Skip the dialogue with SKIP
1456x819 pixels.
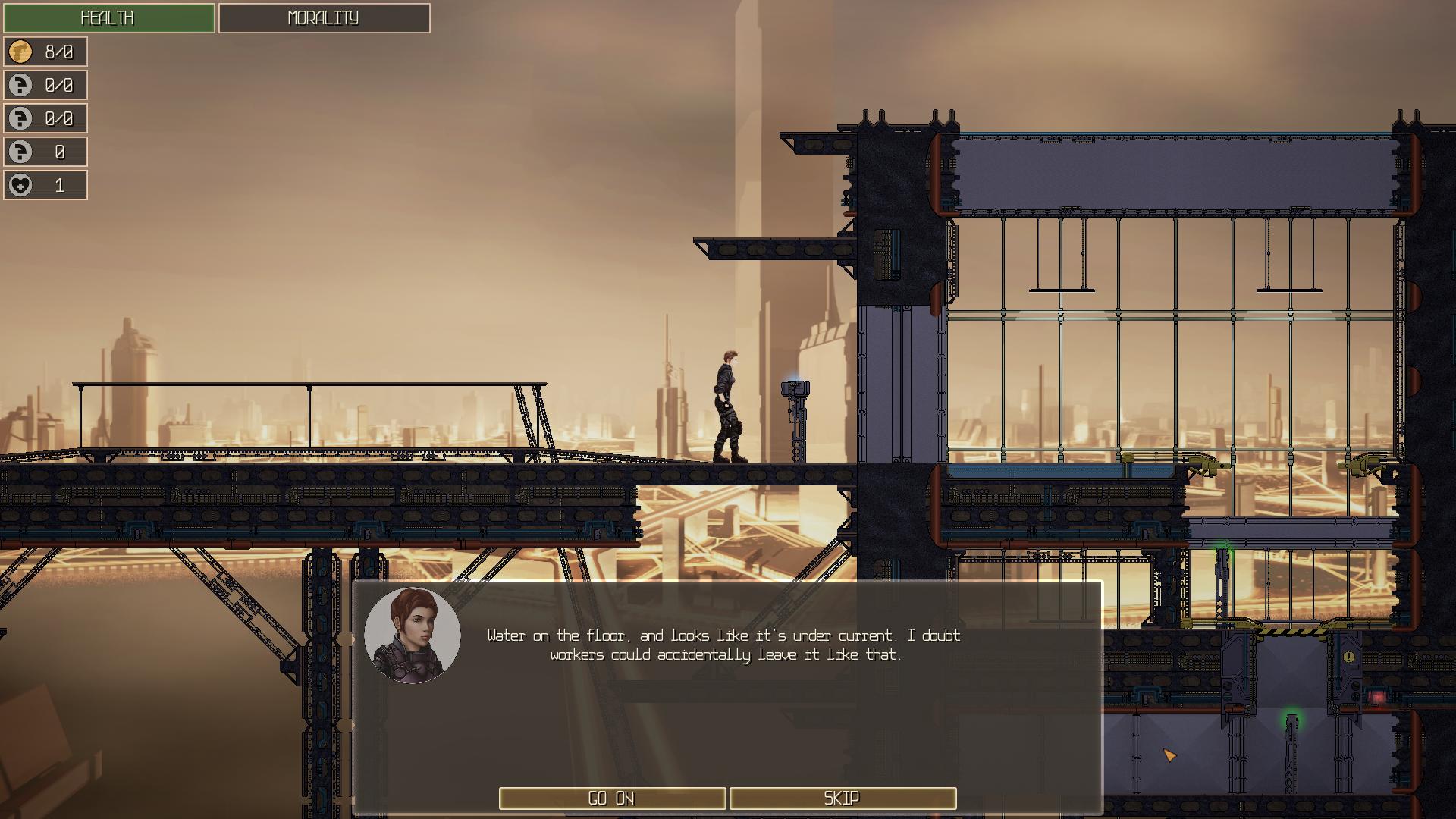[x=842, y=798]
